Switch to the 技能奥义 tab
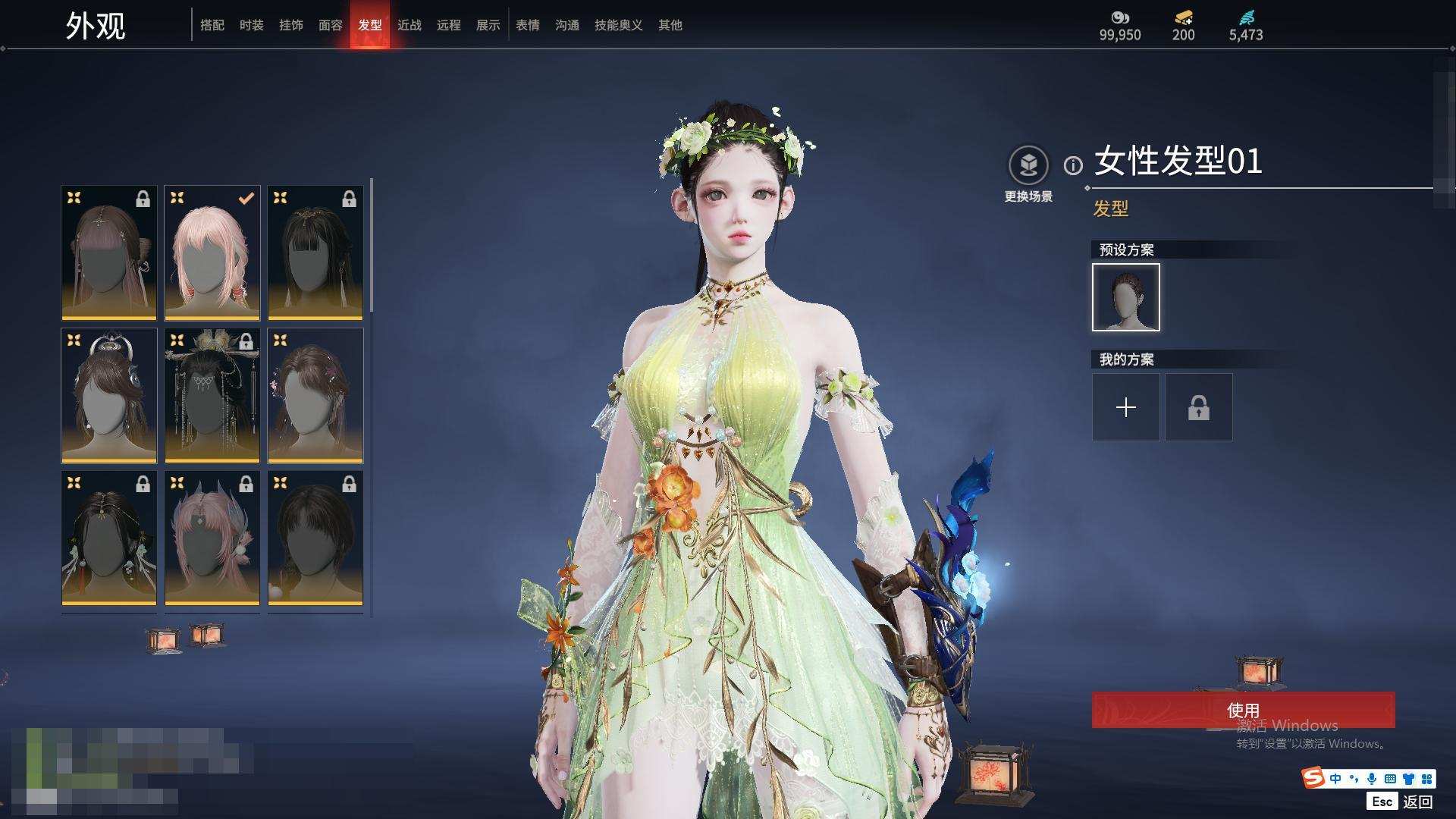This screenshot has width=1456, height=819. tap(619, 25)
